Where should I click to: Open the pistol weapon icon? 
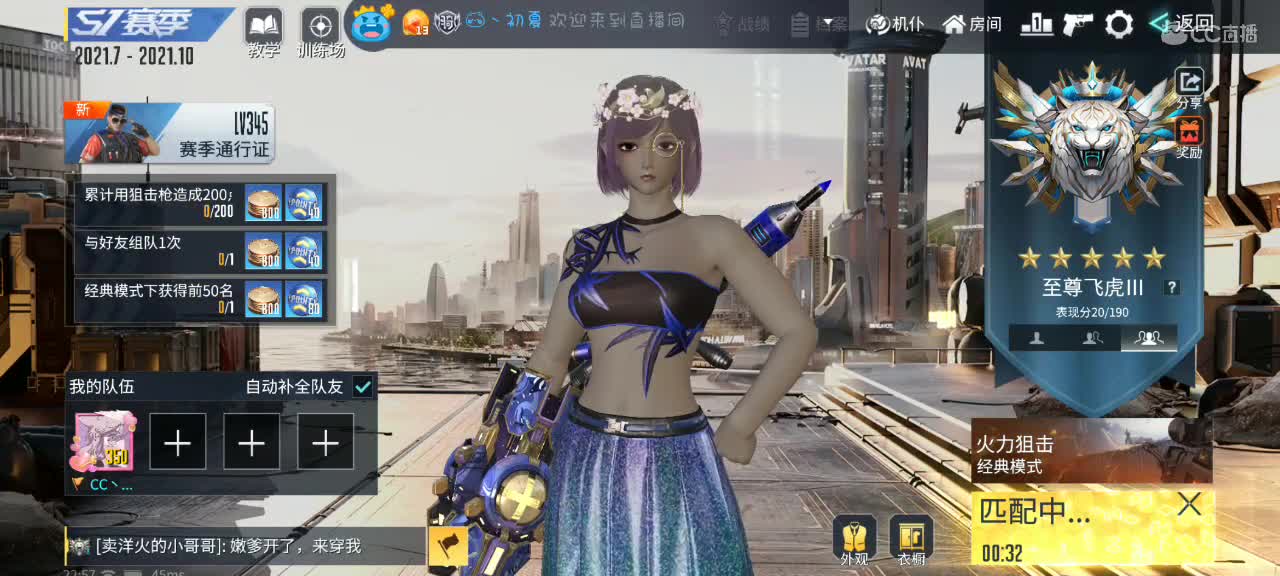click(x=1077, y=24)
